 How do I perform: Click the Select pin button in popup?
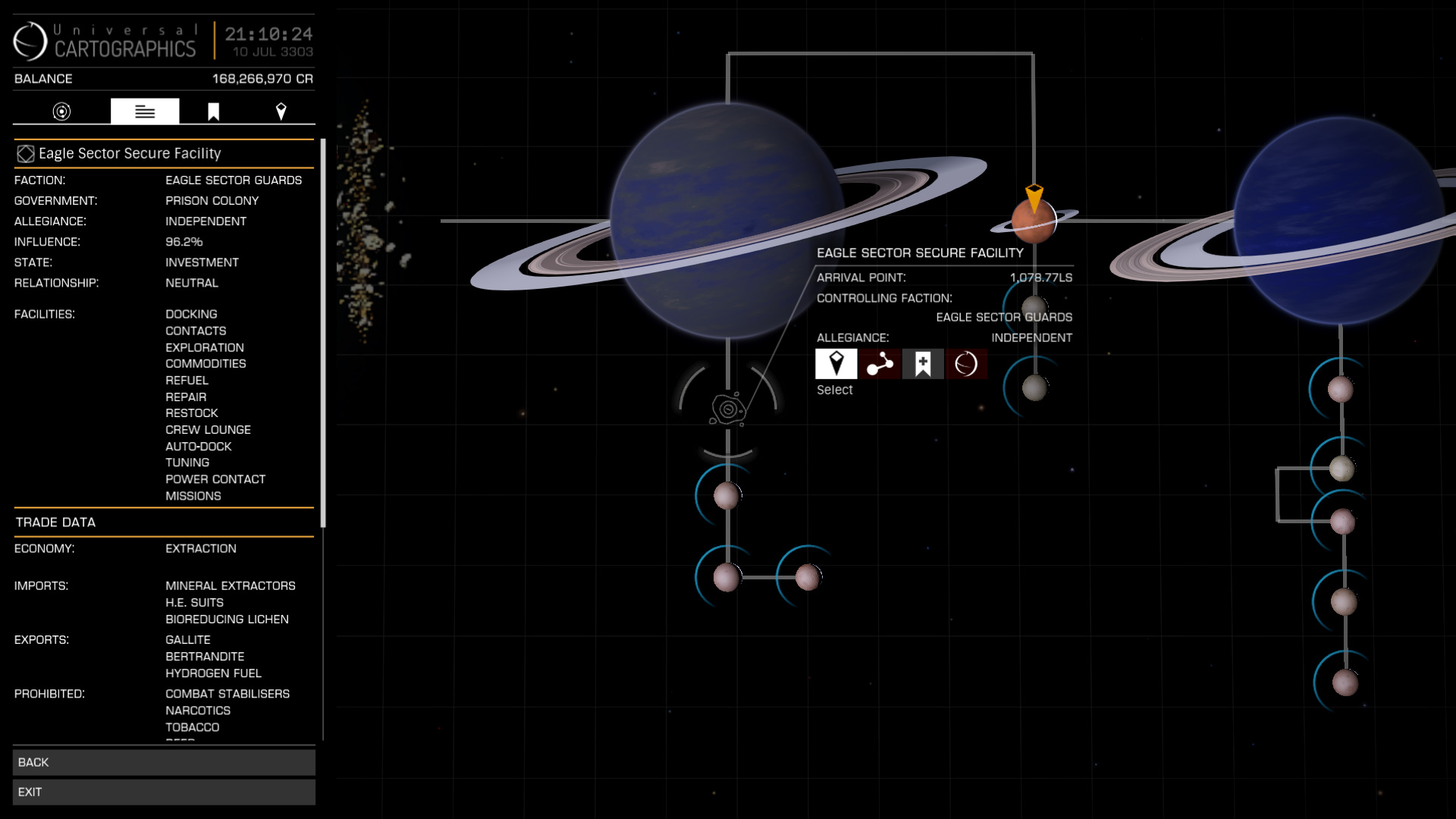(836, 364)
